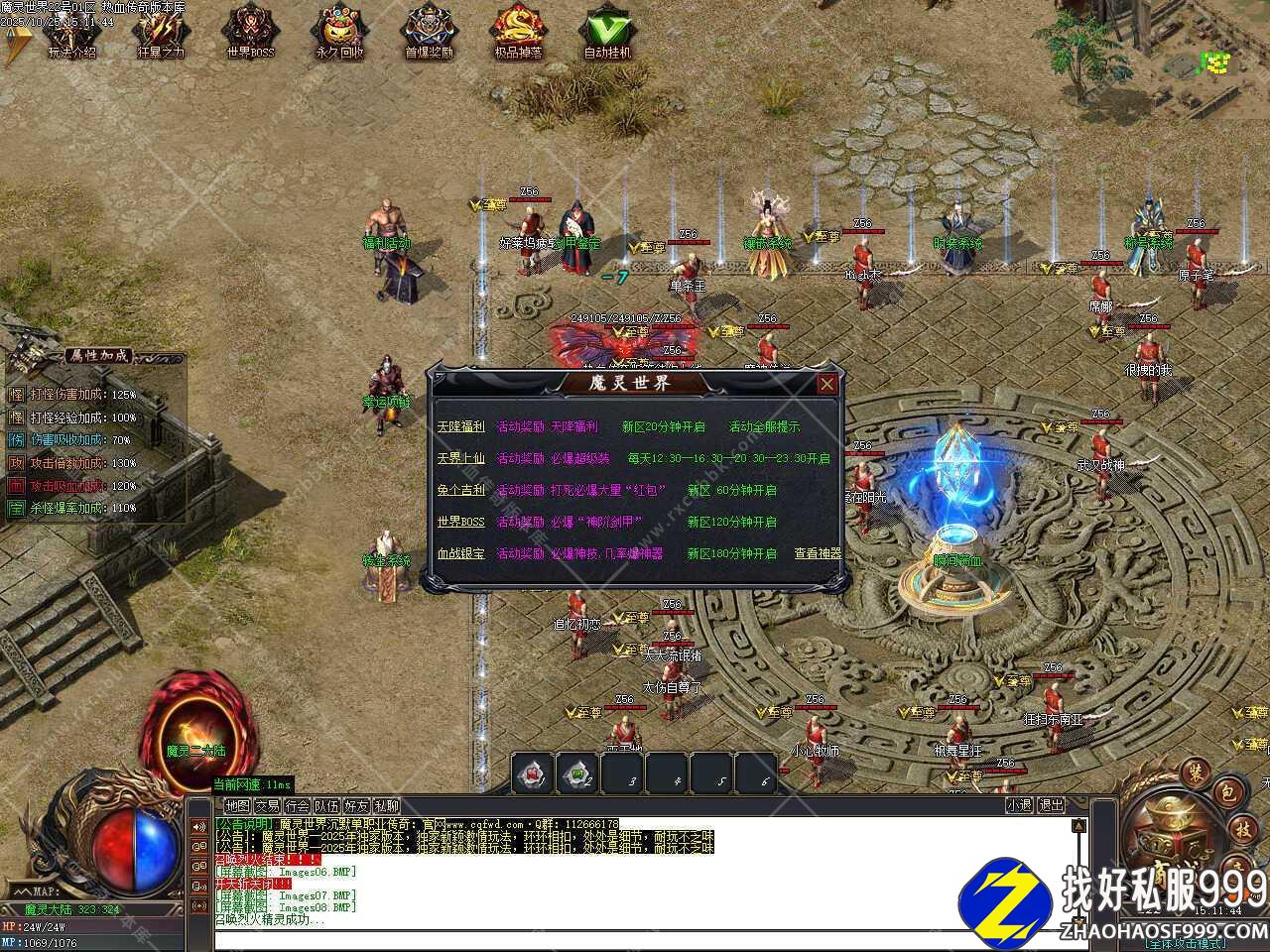Open the 玩法介绍 gameplay guide icon
The height and width of the screenshot is (952, 1270).
click(71, 35)
